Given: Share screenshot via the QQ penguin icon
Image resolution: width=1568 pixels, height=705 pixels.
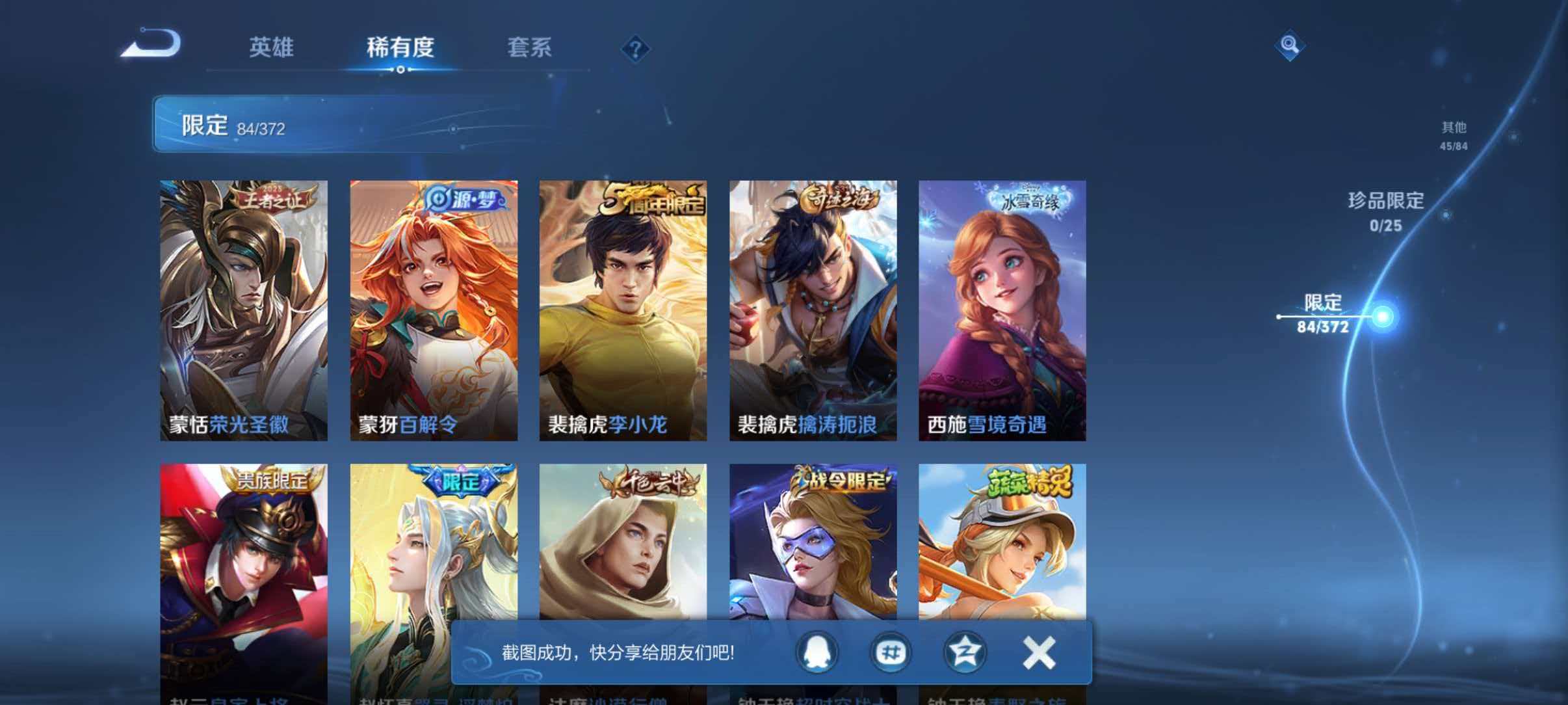Looking at the screenshot, I should pos(817,652).
